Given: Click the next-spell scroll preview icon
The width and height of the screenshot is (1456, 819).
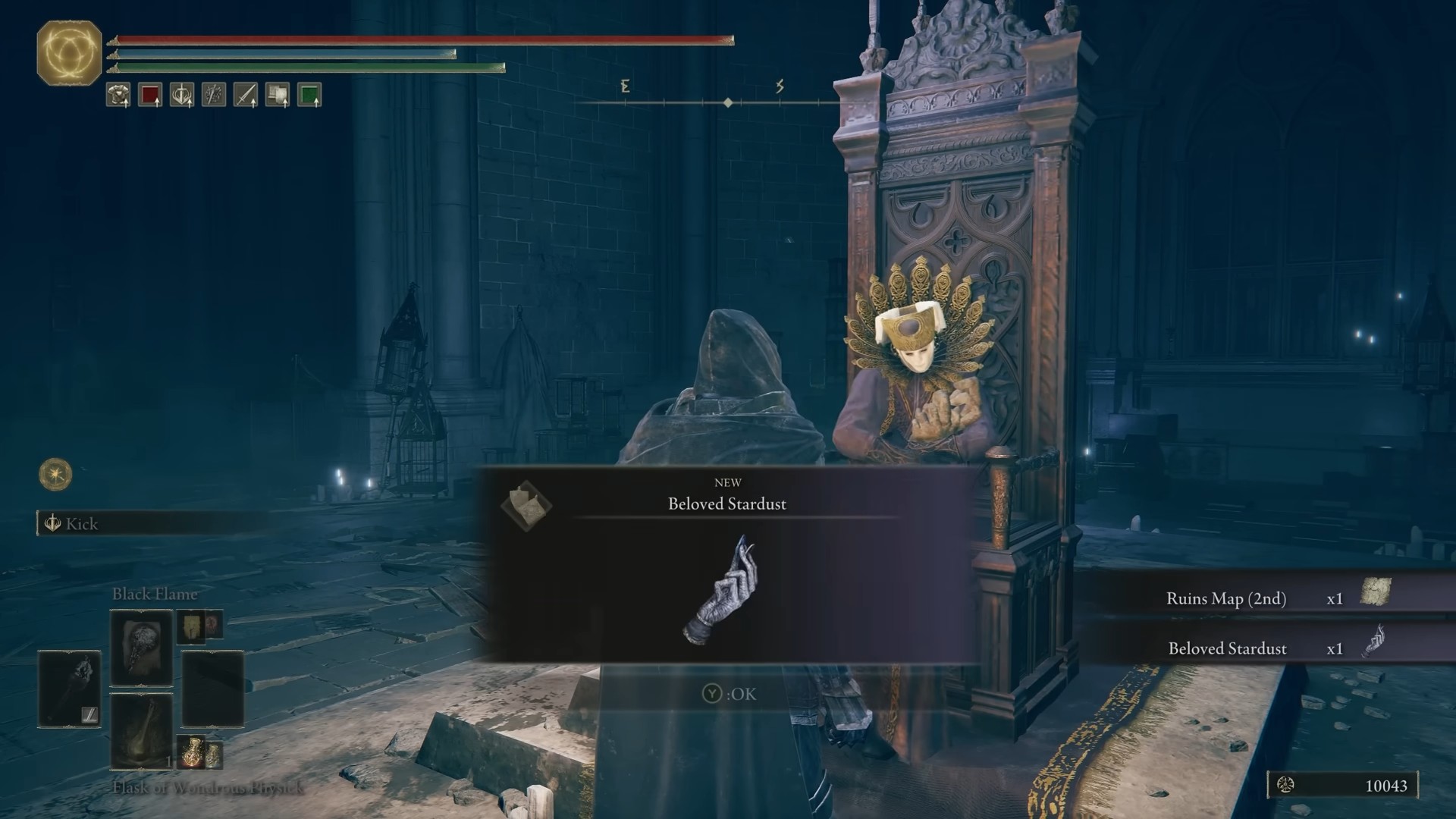Looking at the screenshot, I should 191,626.
